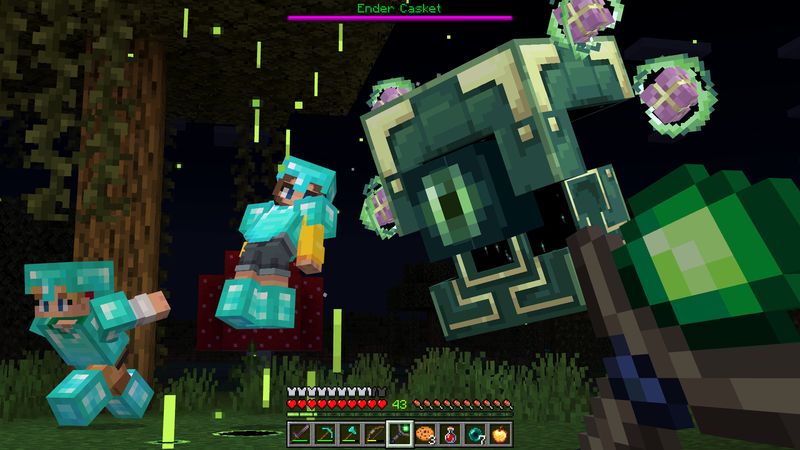Select the golden apple hotbar slot
Screen dimensions: 800x450
click(x=500, y=434)
